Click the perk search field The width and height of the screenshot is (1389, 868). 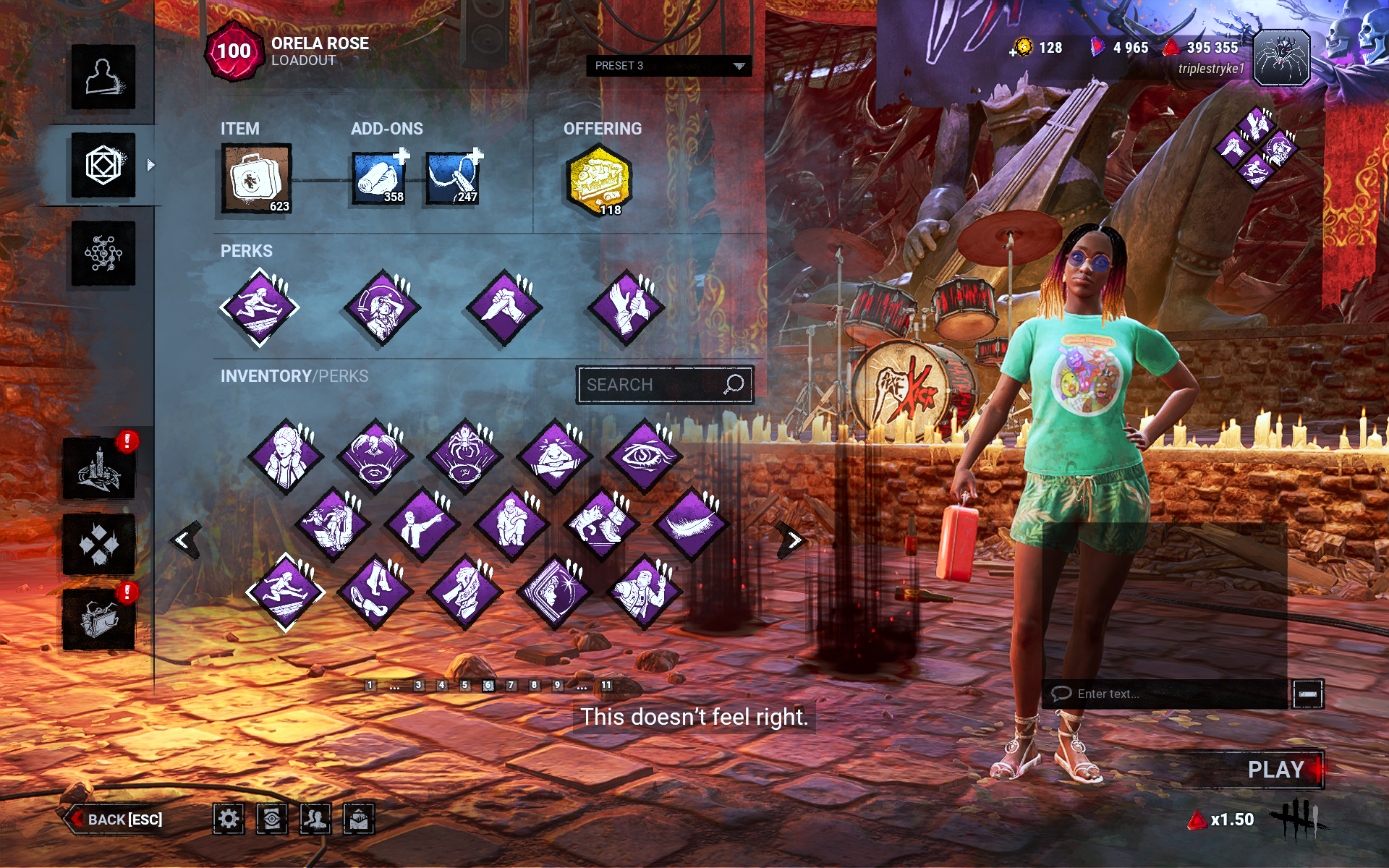[651, 385]
